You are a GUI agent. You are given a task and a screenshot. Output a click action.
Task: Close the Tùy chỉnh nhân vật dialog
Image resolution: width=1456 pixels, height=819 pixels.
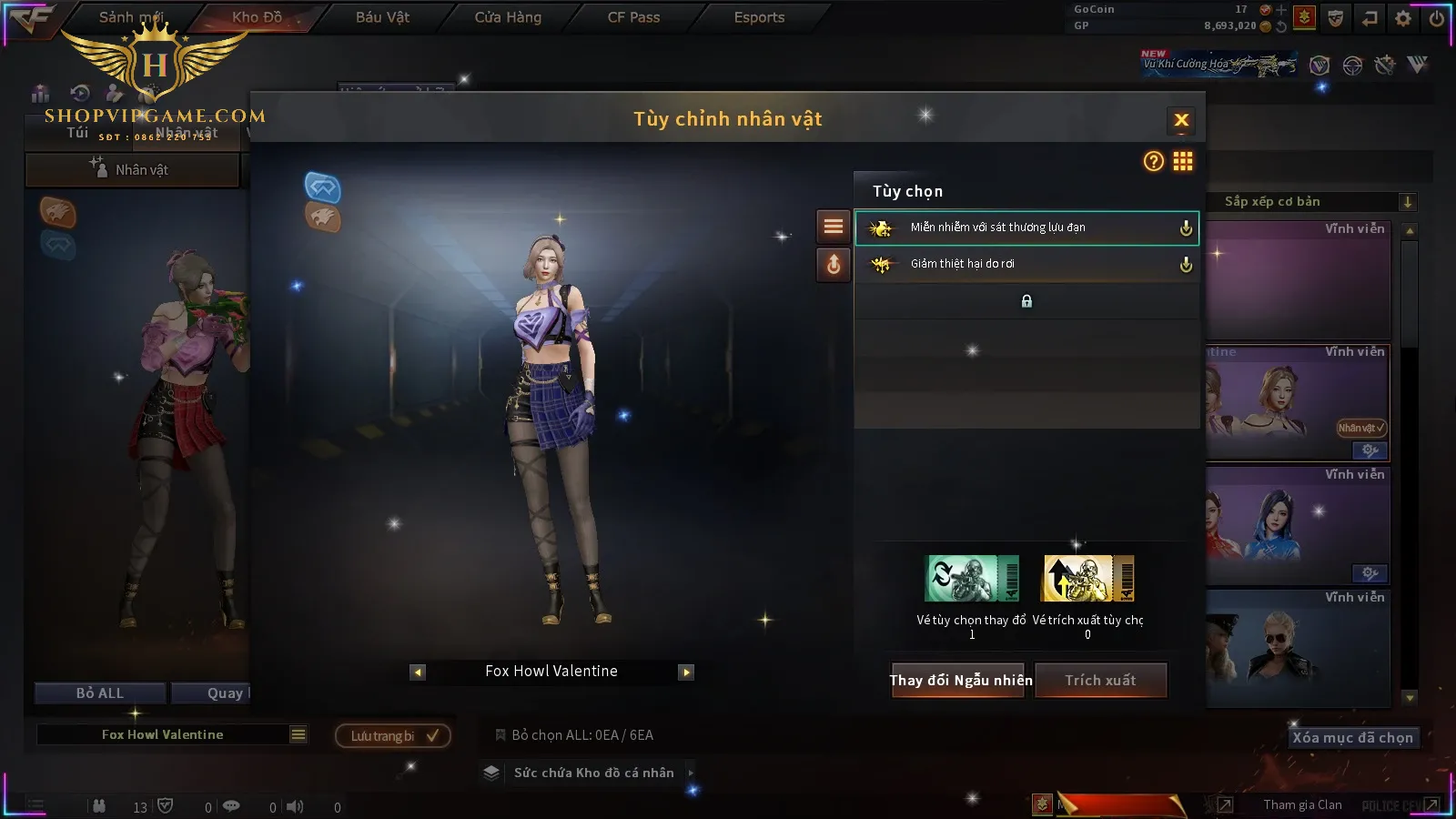[x=1181, y=120]
